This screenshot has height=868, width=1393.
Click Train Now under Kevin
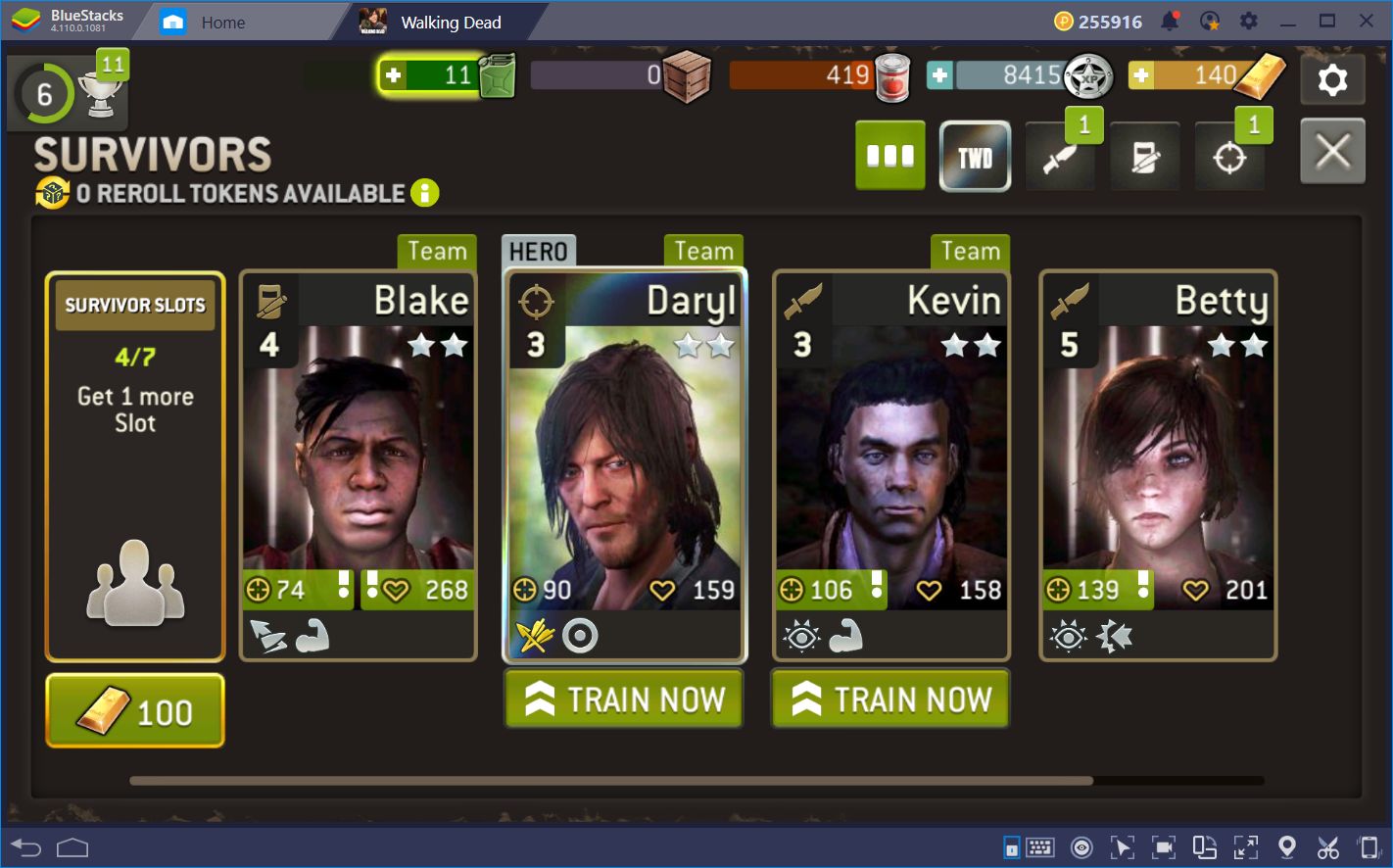[x=891, y=699]
